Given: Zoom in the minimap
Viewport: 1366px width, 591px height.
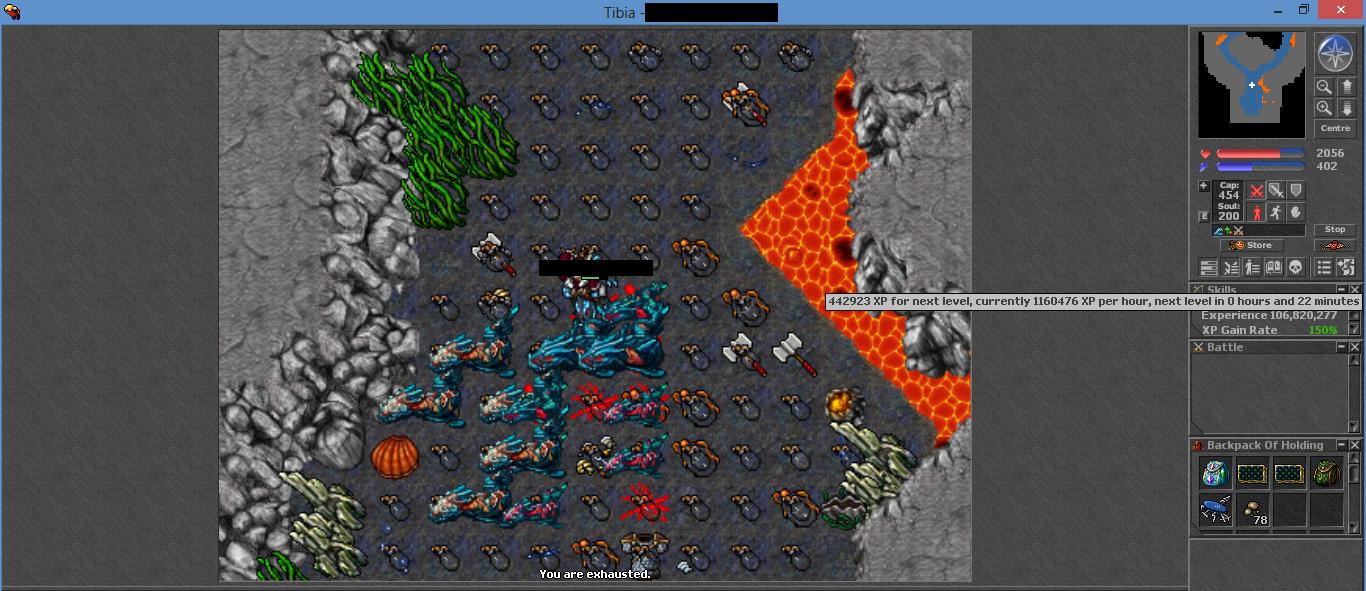Looking at the screenshot, I should coord(1324,108).
